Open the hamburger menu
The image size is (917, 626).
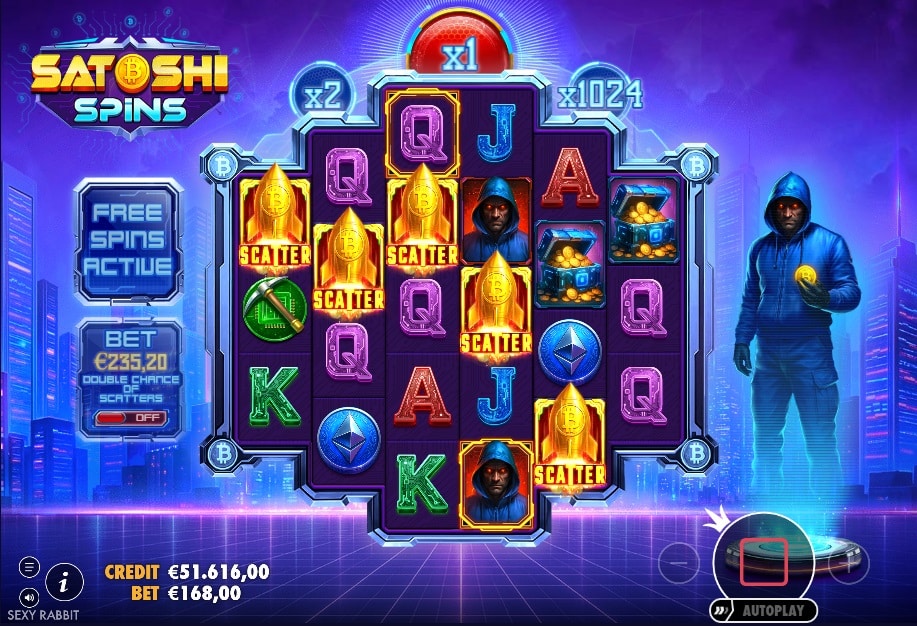pos(28,567)
